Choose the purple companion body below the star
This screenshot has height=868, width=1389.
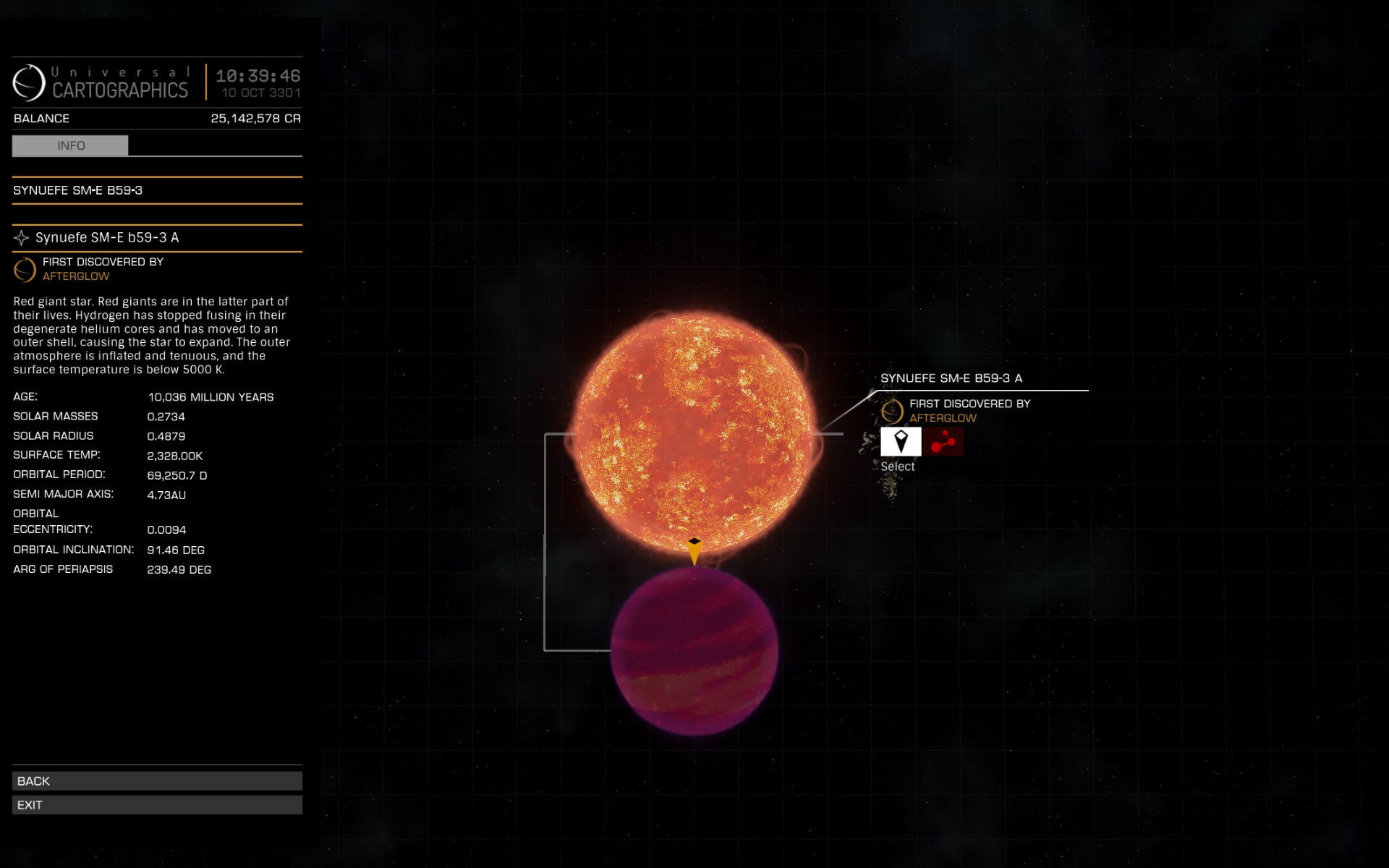(x=694, y=651)
